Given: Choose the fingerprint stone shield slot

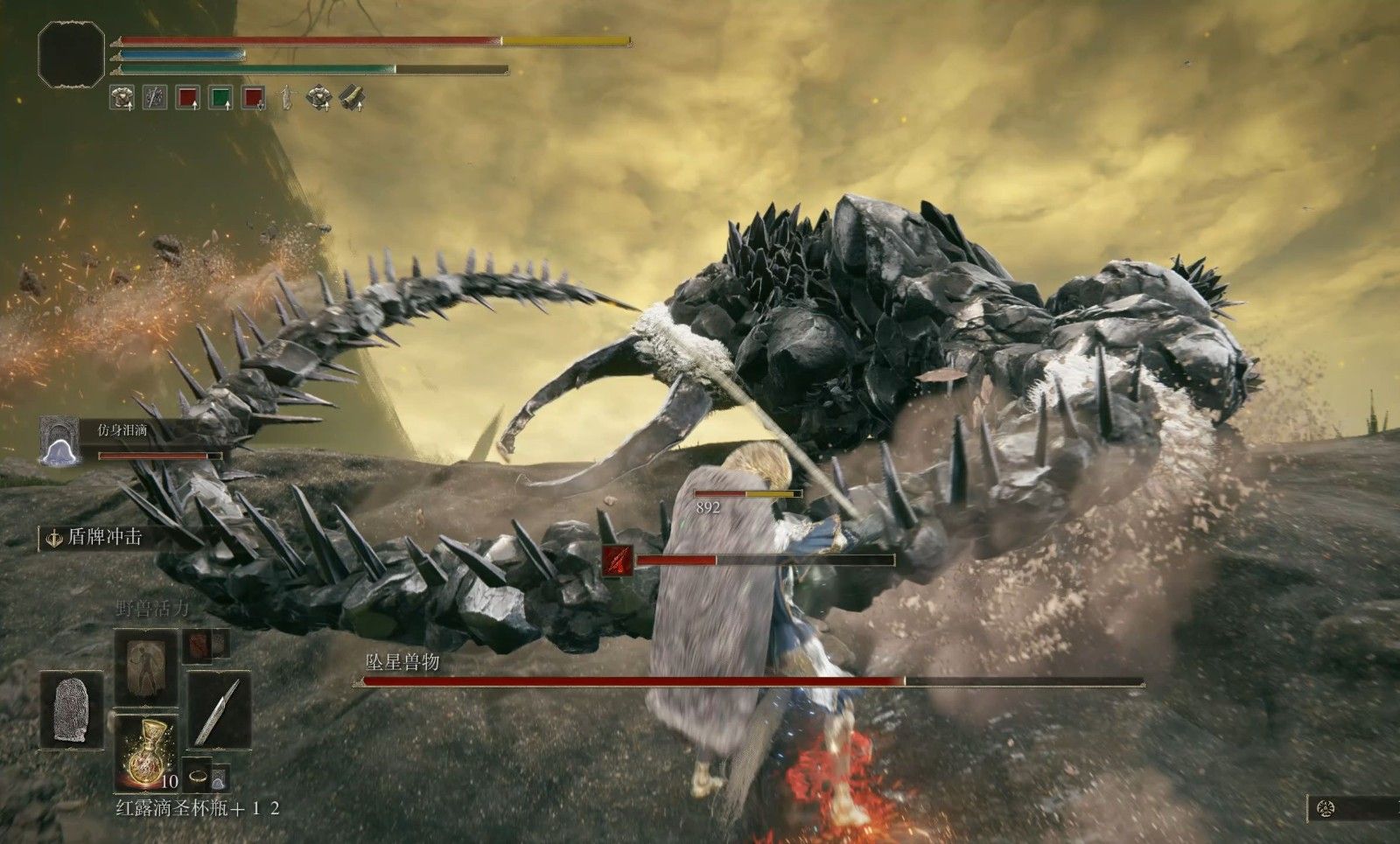Looking at the screenshot, I should pos(72,710).
